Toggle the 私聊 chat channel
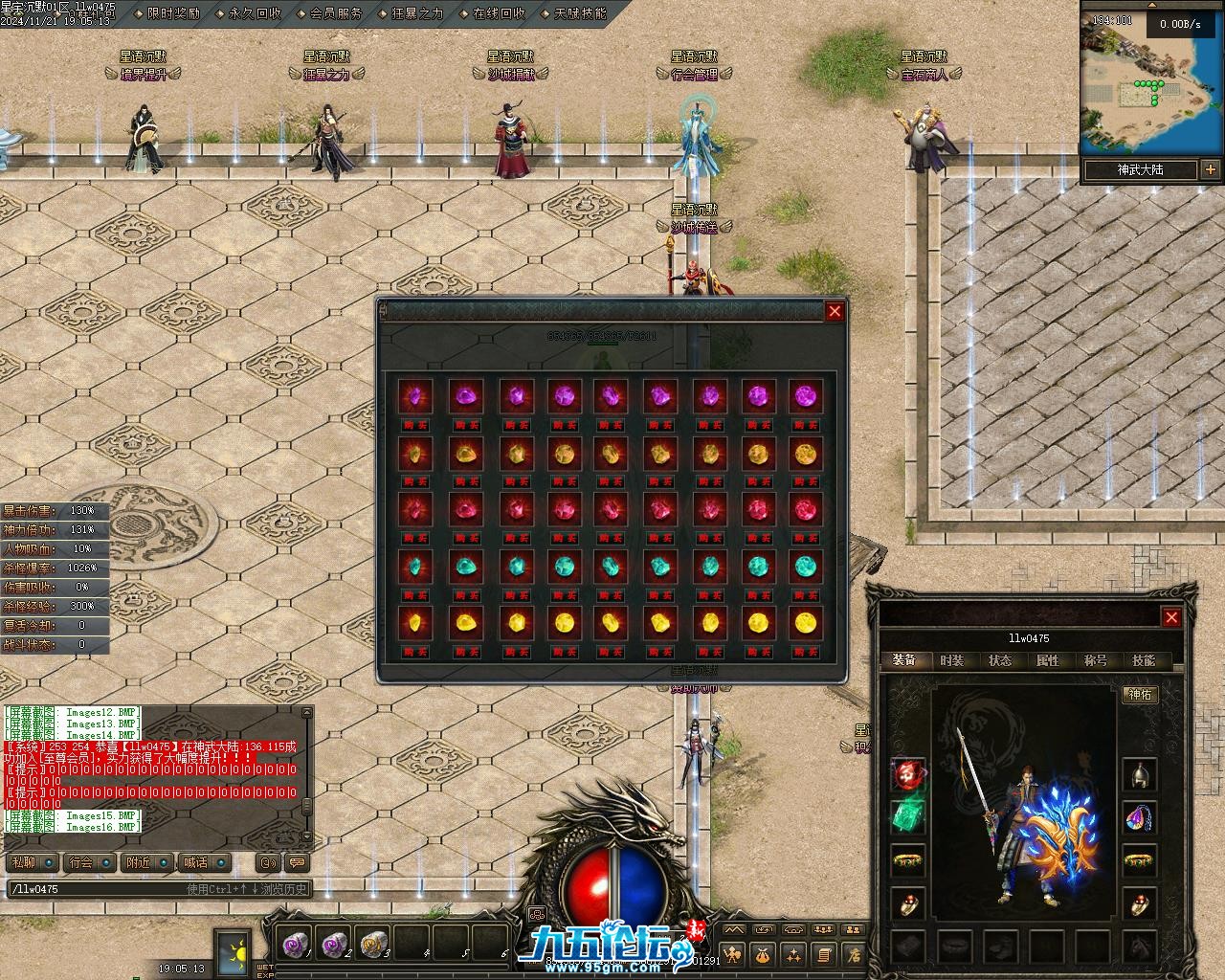Image resolution: width=1225 pixels, height=980 pixels. (x=22, y=862)
